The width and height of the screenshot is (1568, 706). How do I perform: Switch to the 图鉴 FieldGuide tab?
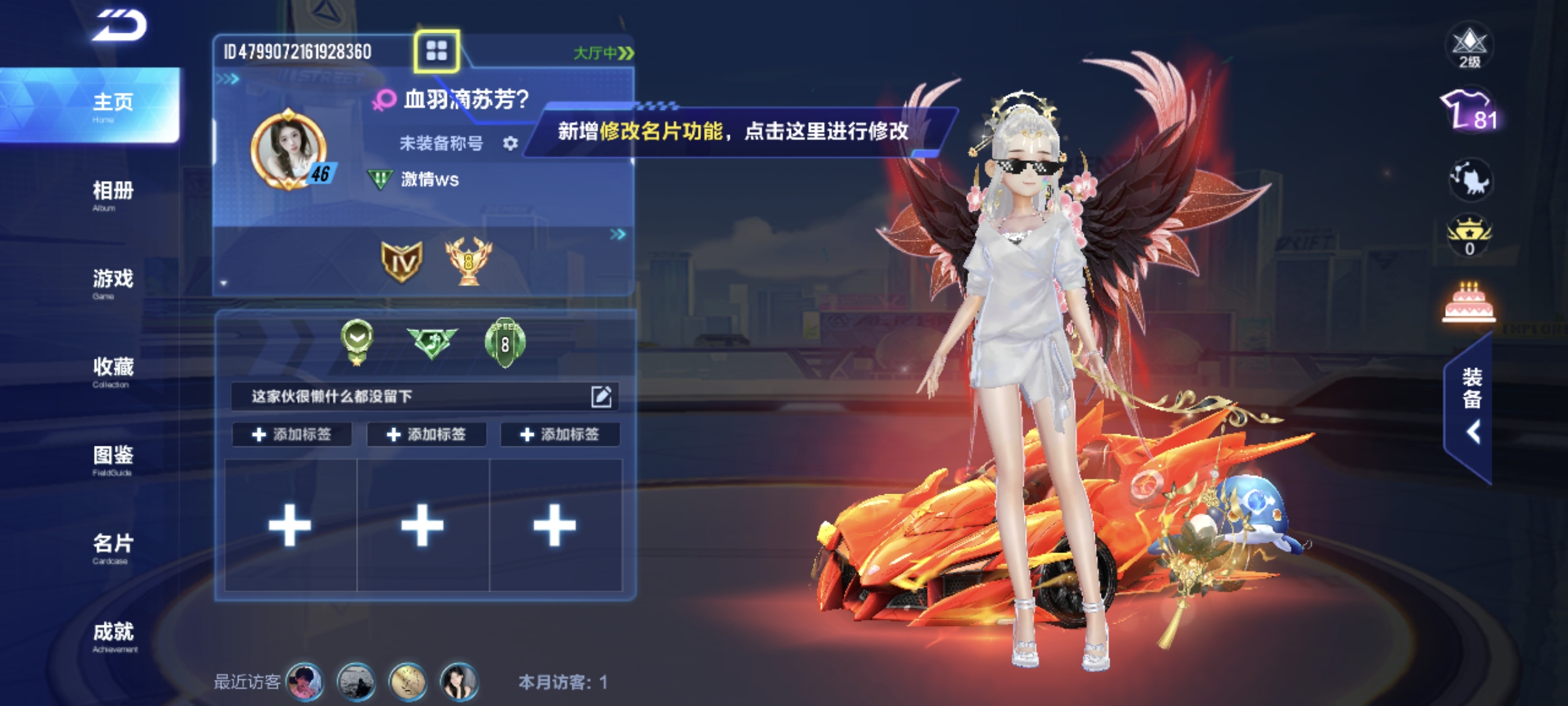[x=112, y=458]
